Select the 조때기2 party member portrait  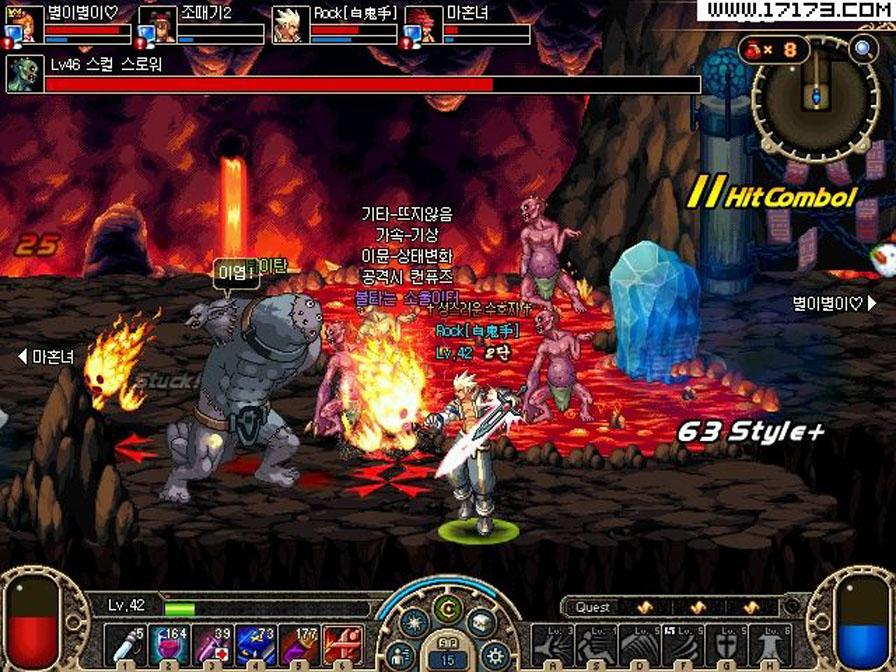(x=157, y=25)
